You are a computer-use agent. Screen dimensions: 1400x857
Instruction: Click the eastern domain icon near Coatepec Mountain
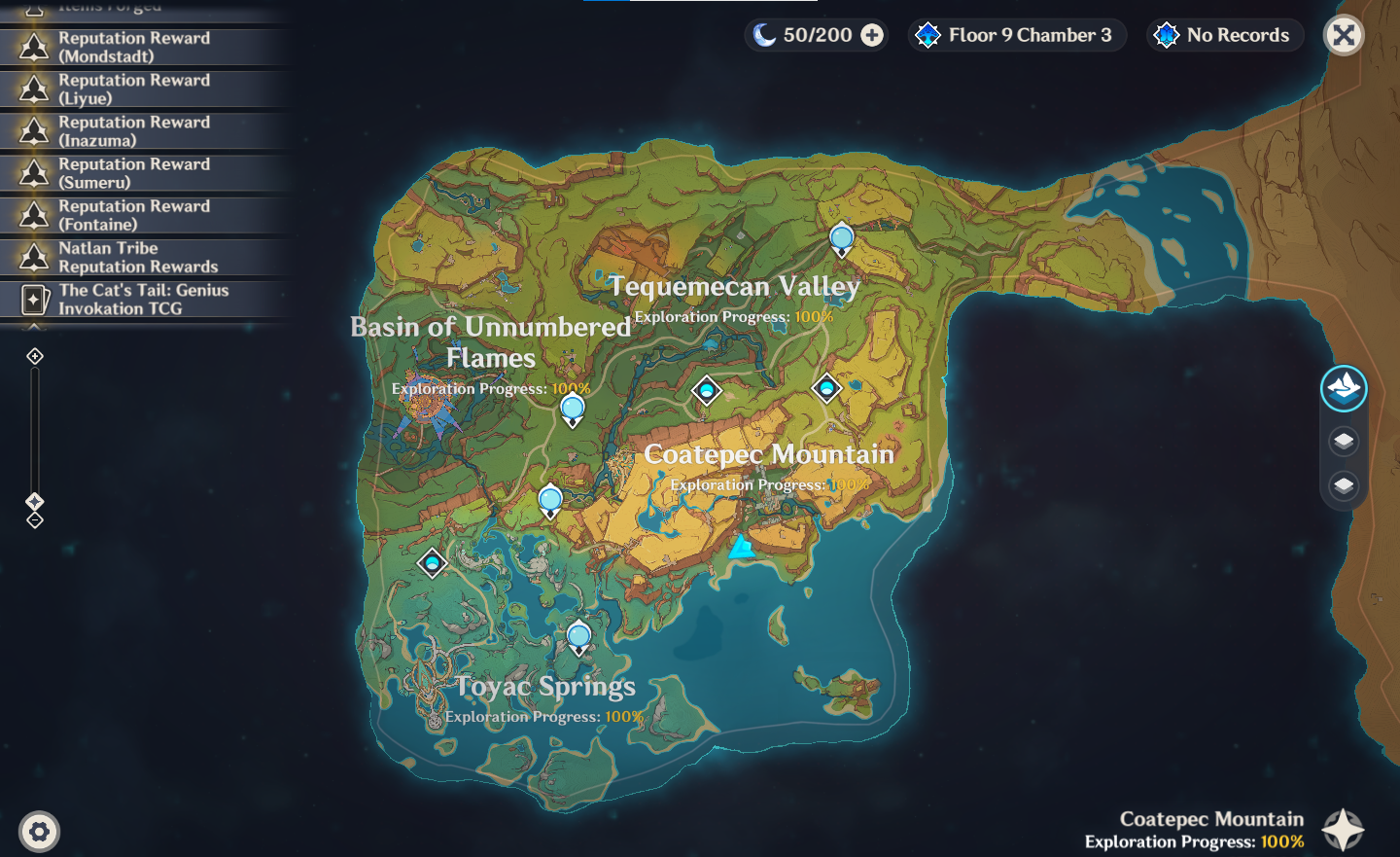[826, 387]
